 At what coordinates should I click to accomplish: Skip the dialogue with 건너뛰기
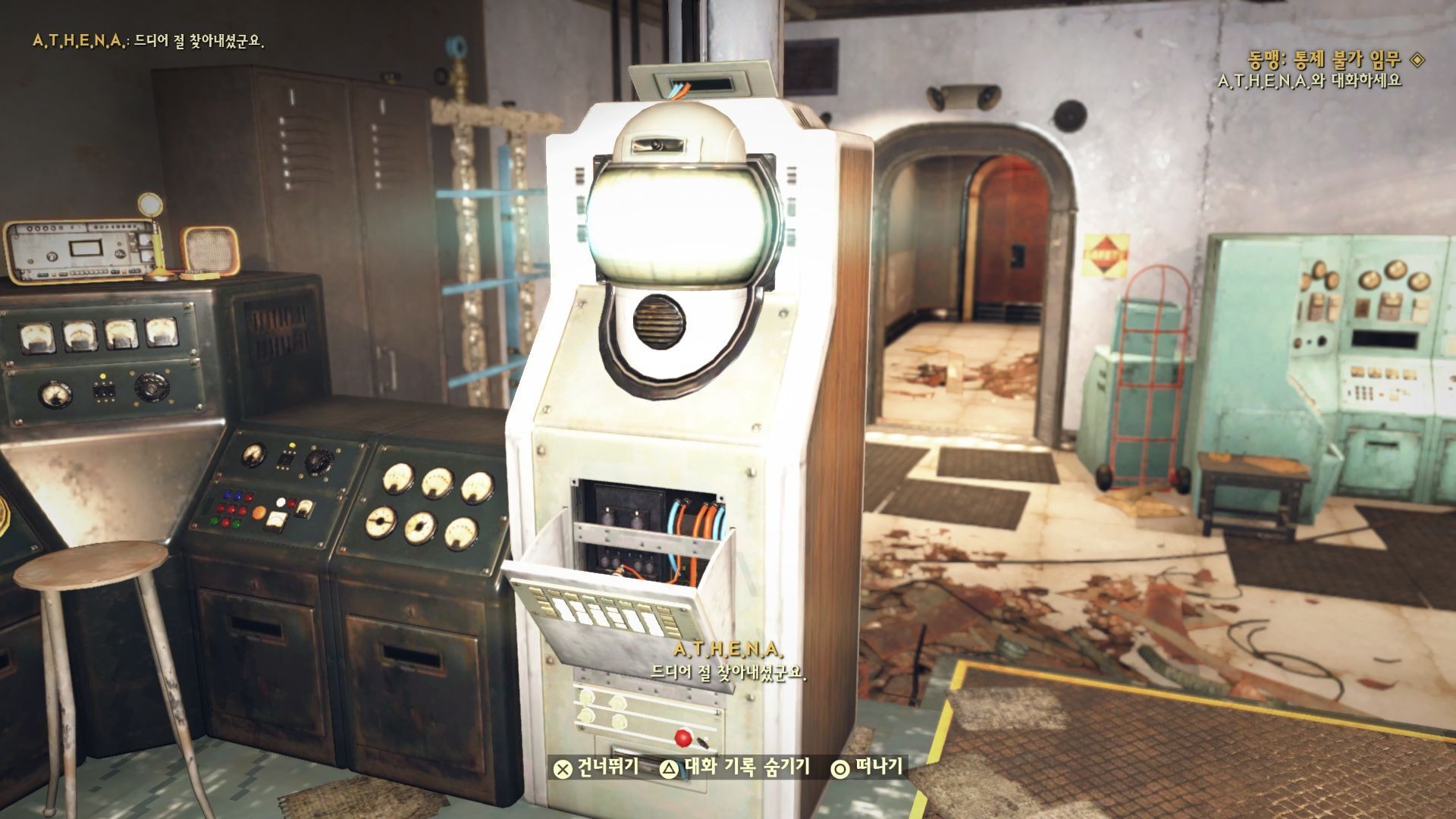596,768
